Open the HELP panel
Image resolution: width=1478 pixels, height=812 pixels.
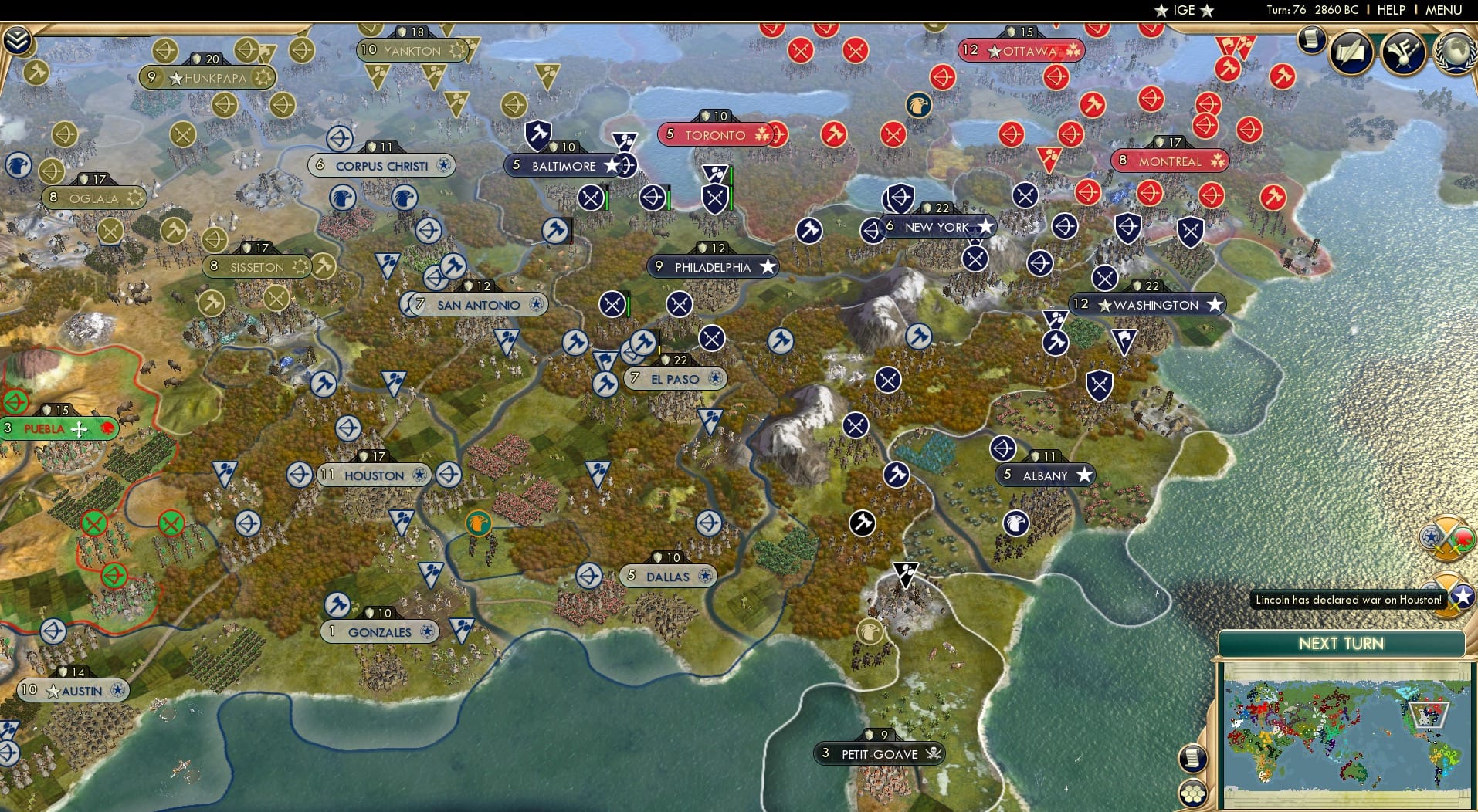point(1390,10)
